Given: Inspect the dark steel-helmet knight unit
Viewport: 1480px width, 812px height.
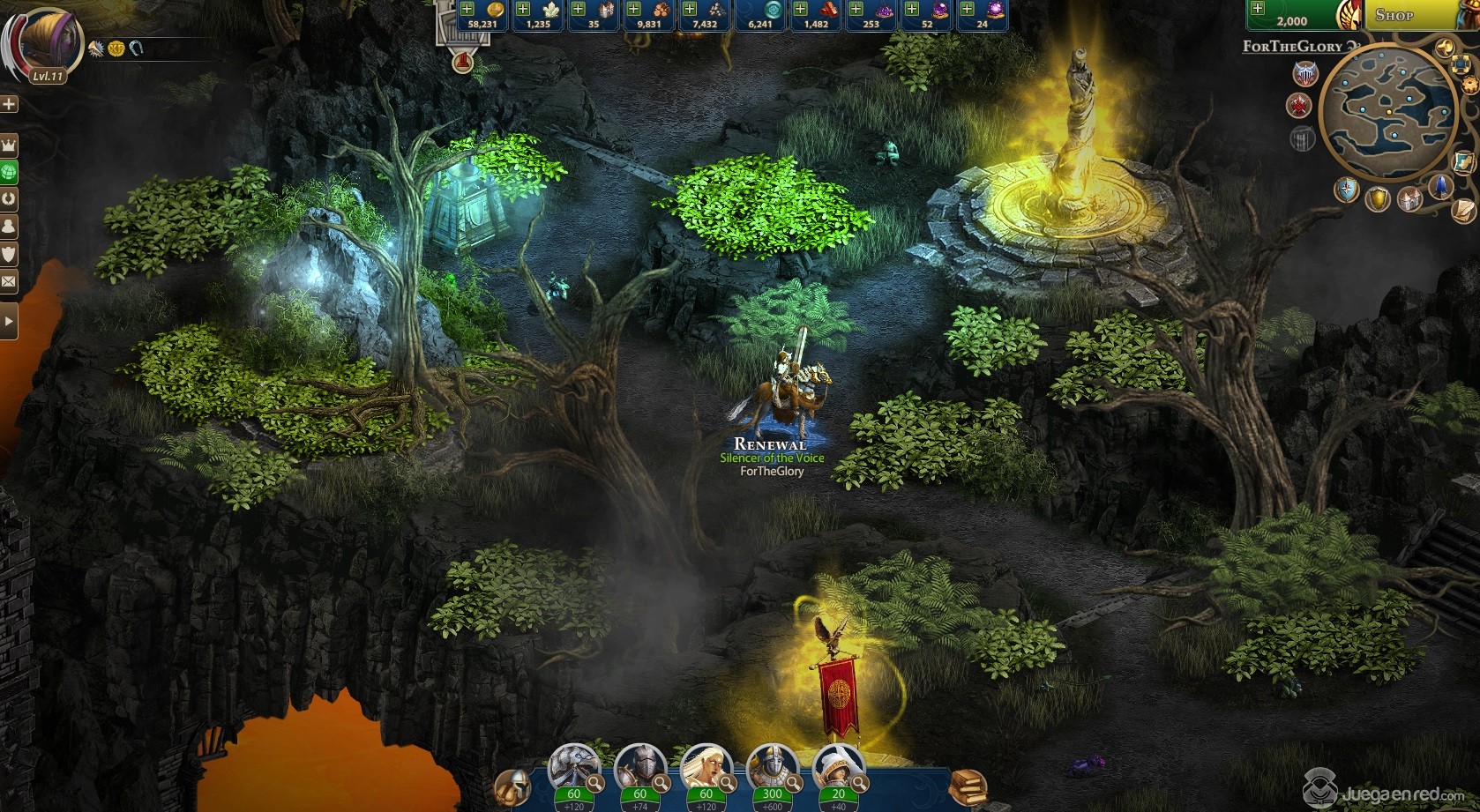Looking at the screenshot, I should [x=639, y=765].
